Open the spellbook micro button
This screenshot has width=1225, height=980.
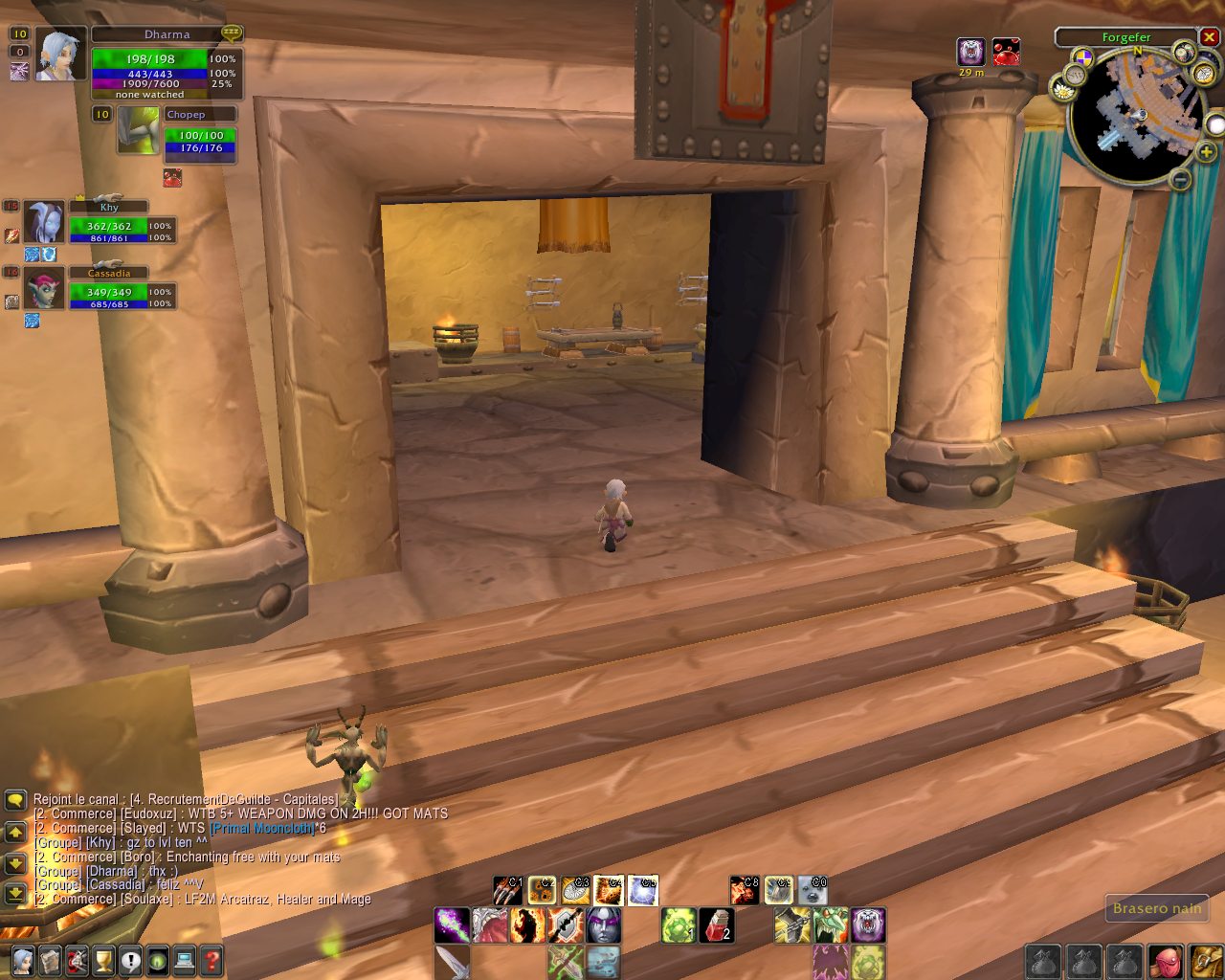click(50, 959)
